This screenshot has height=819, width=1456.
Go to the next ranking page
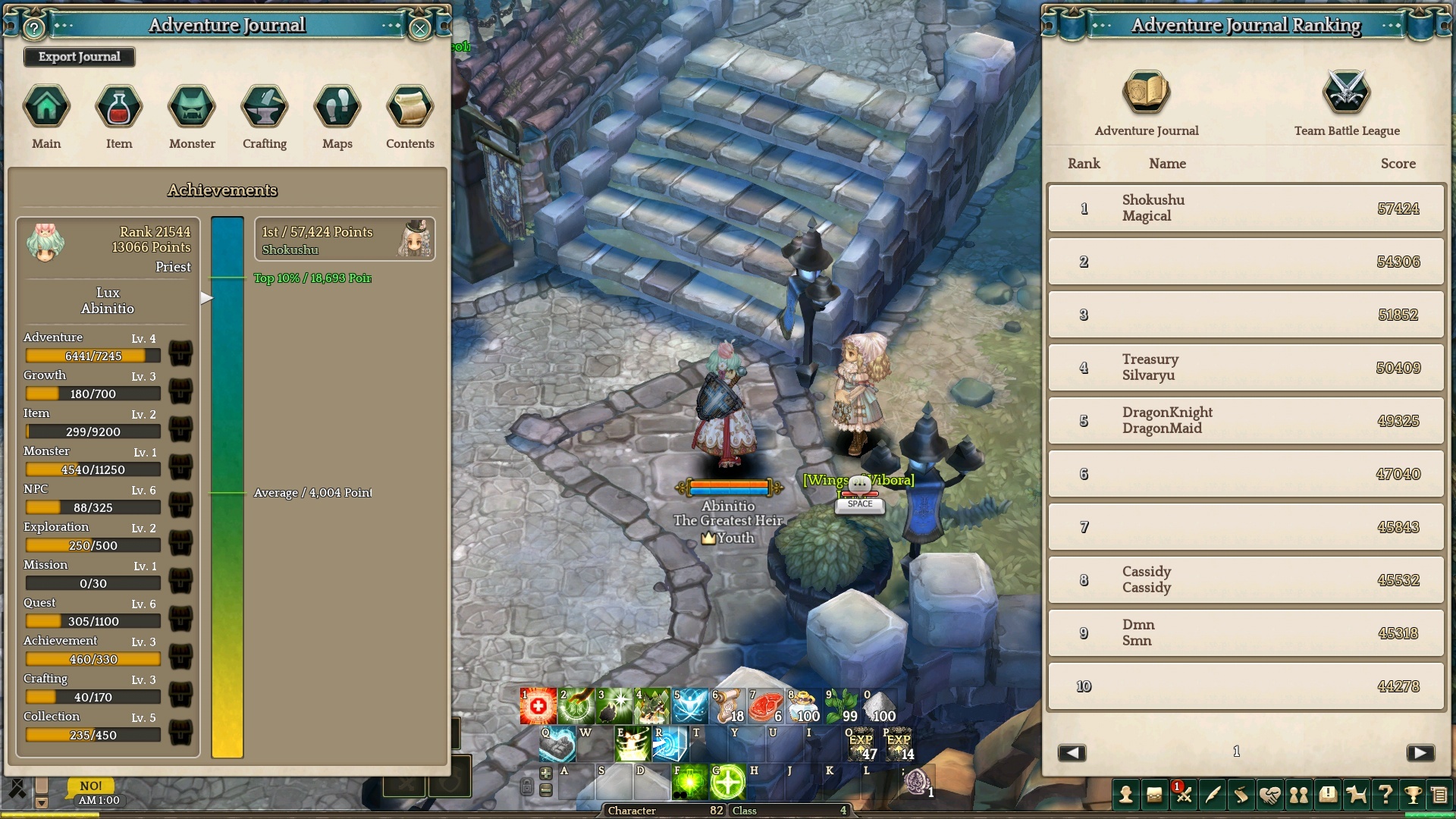1420,752
